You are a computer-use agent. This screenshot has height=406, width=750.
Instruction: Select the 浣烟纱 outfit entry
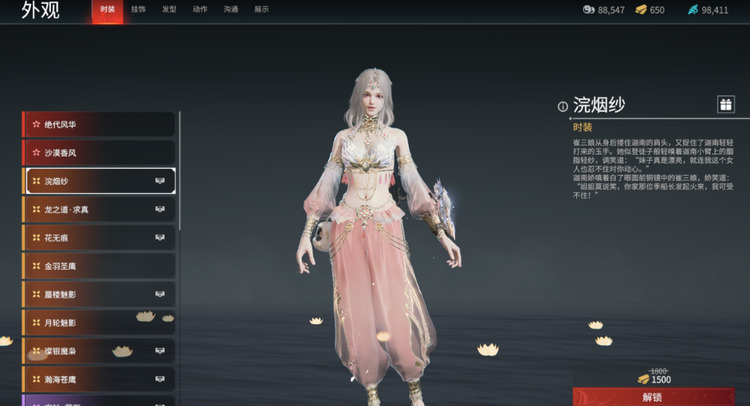click(98, 181)
